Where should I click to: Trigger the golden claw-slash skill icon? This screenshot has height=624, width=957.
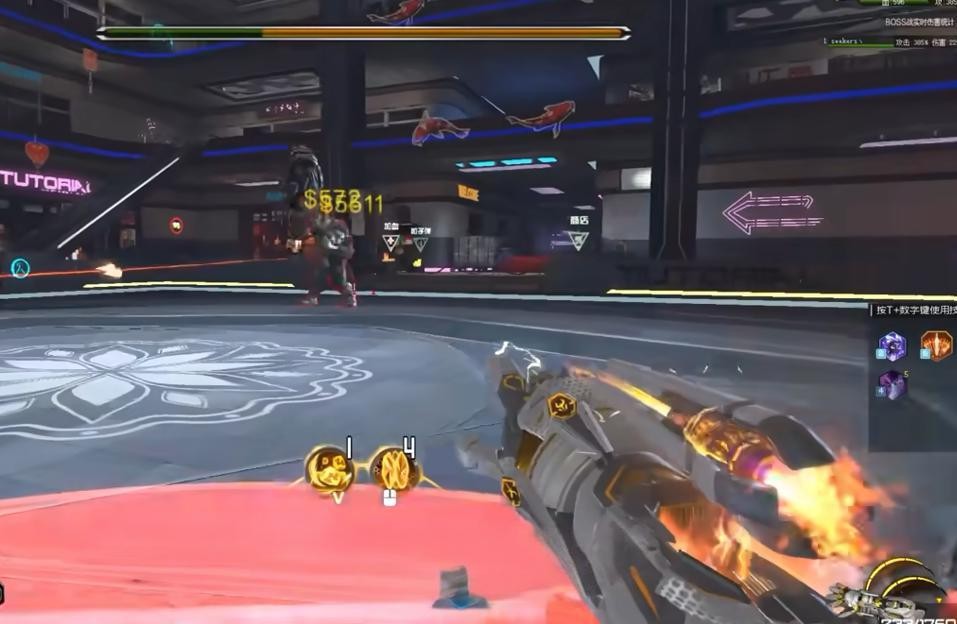click(394, 467)
